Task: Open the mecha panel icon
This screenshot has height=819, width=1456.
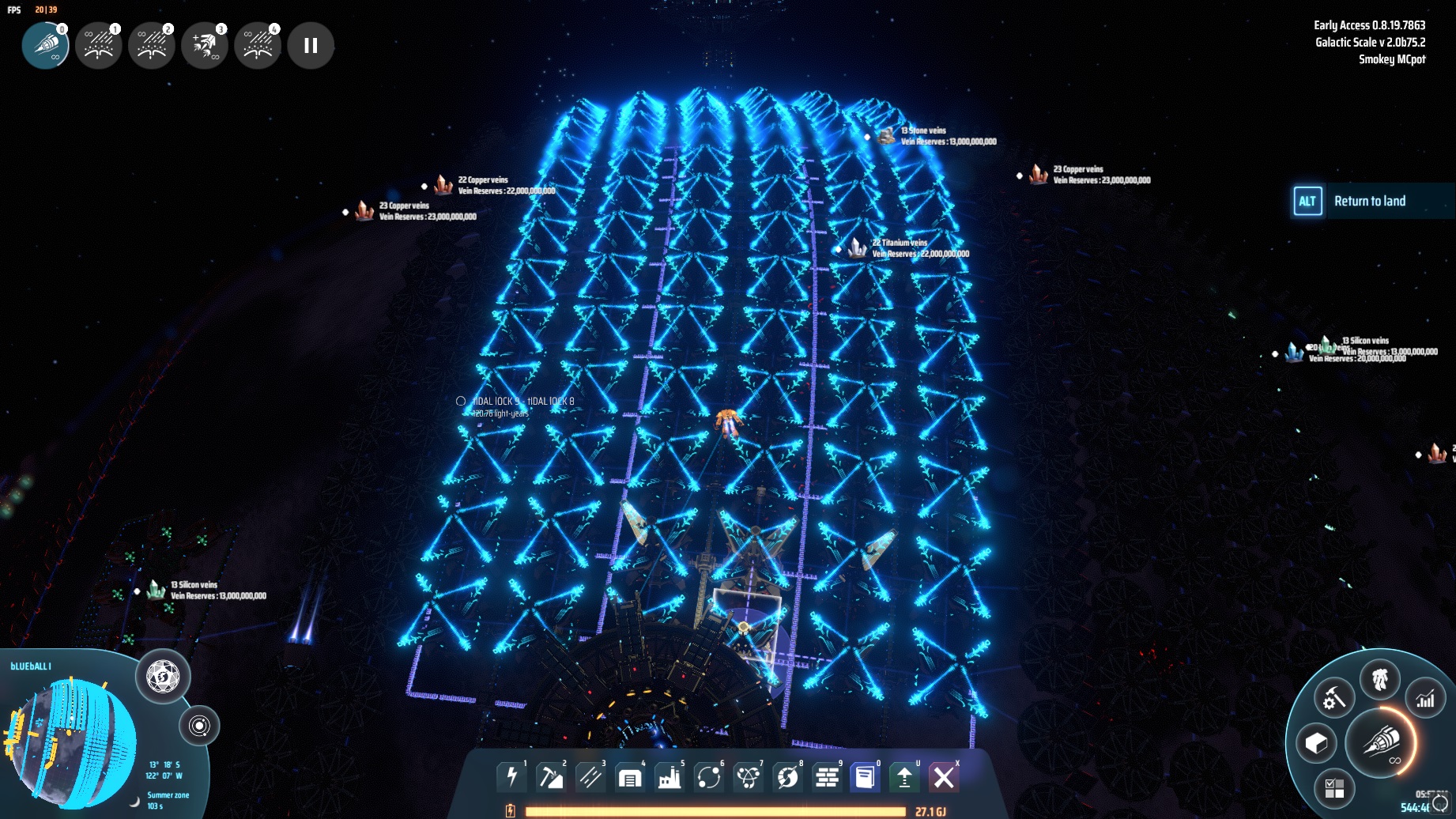Action: (x=1380, y=679)
